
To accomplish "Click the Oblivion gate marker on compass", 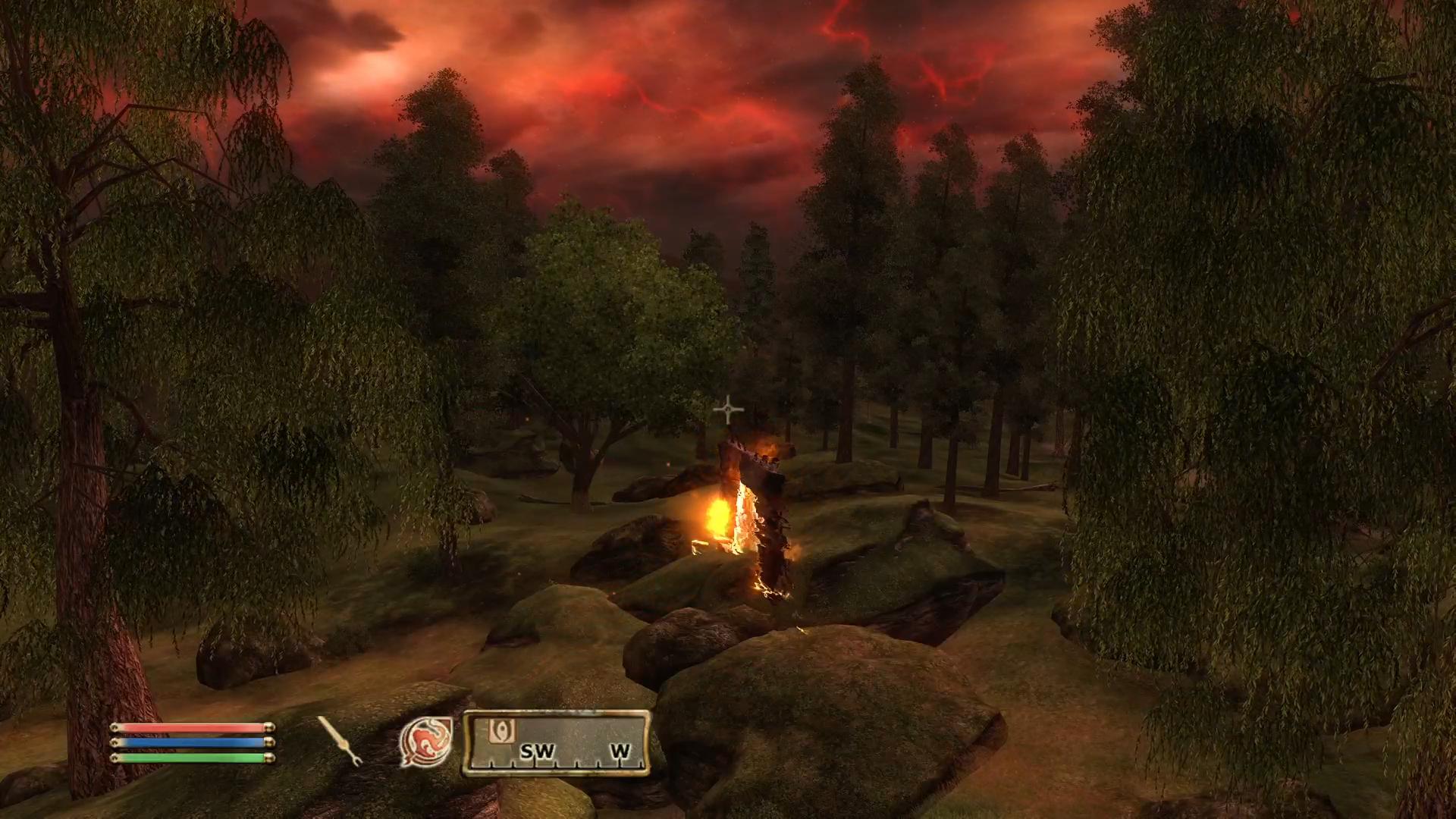I will pyautogui.click(x=501, y=731).
